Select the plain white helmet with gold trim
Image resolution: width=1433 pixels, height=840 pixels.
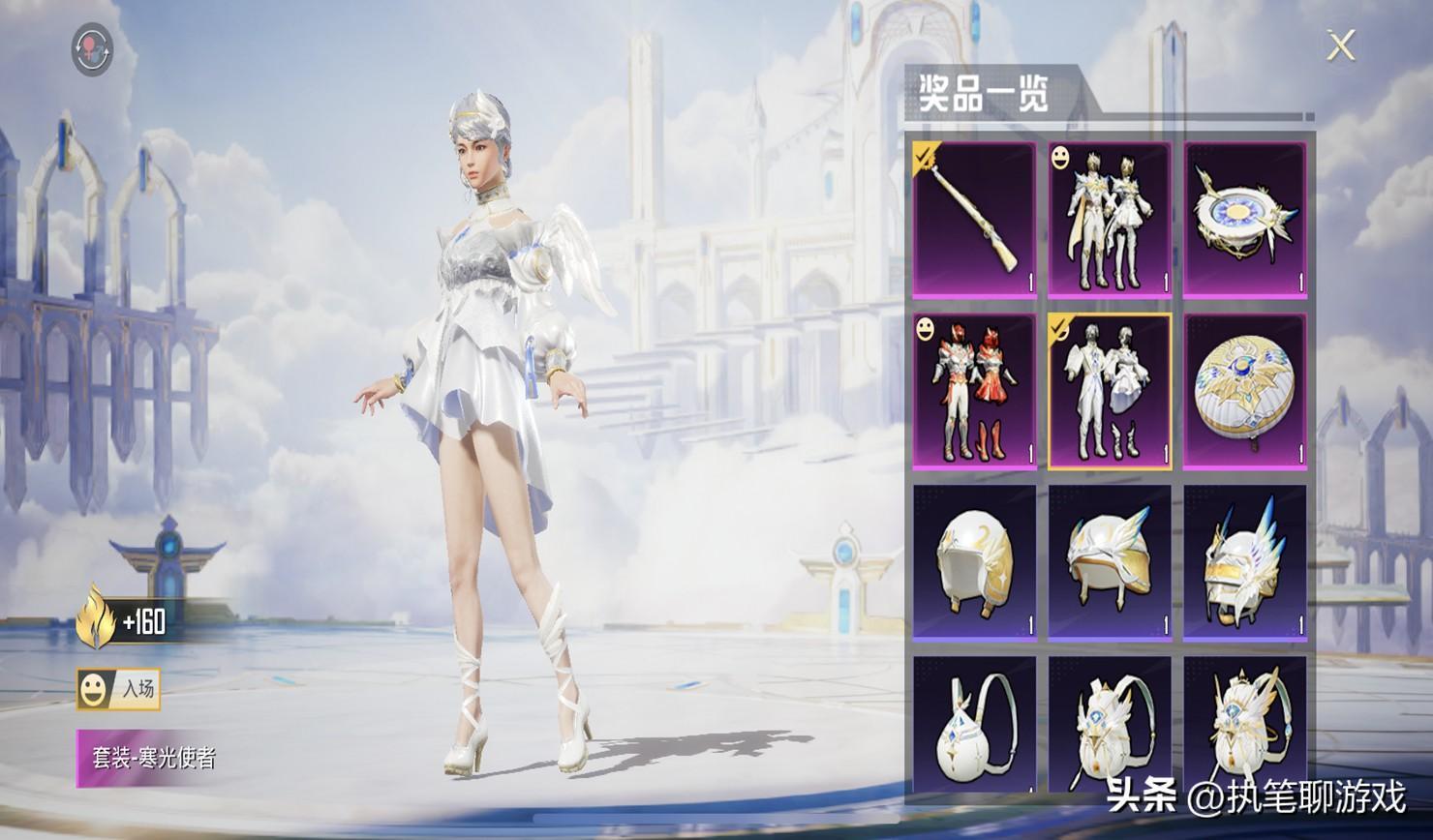tap(974, 562)
